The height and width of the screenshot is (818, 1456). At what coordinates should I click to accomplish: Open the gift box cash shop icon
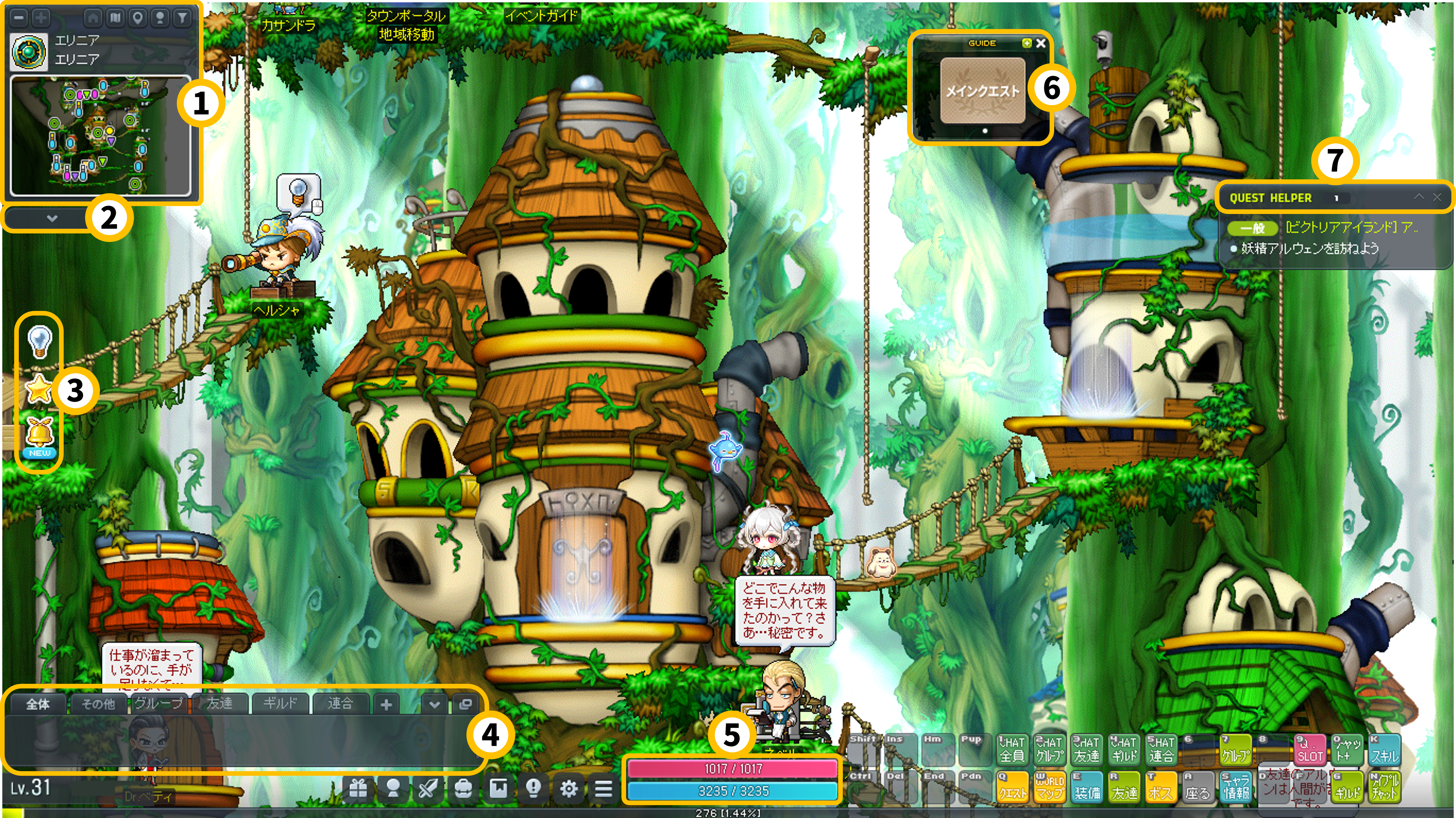pos(358,788)
